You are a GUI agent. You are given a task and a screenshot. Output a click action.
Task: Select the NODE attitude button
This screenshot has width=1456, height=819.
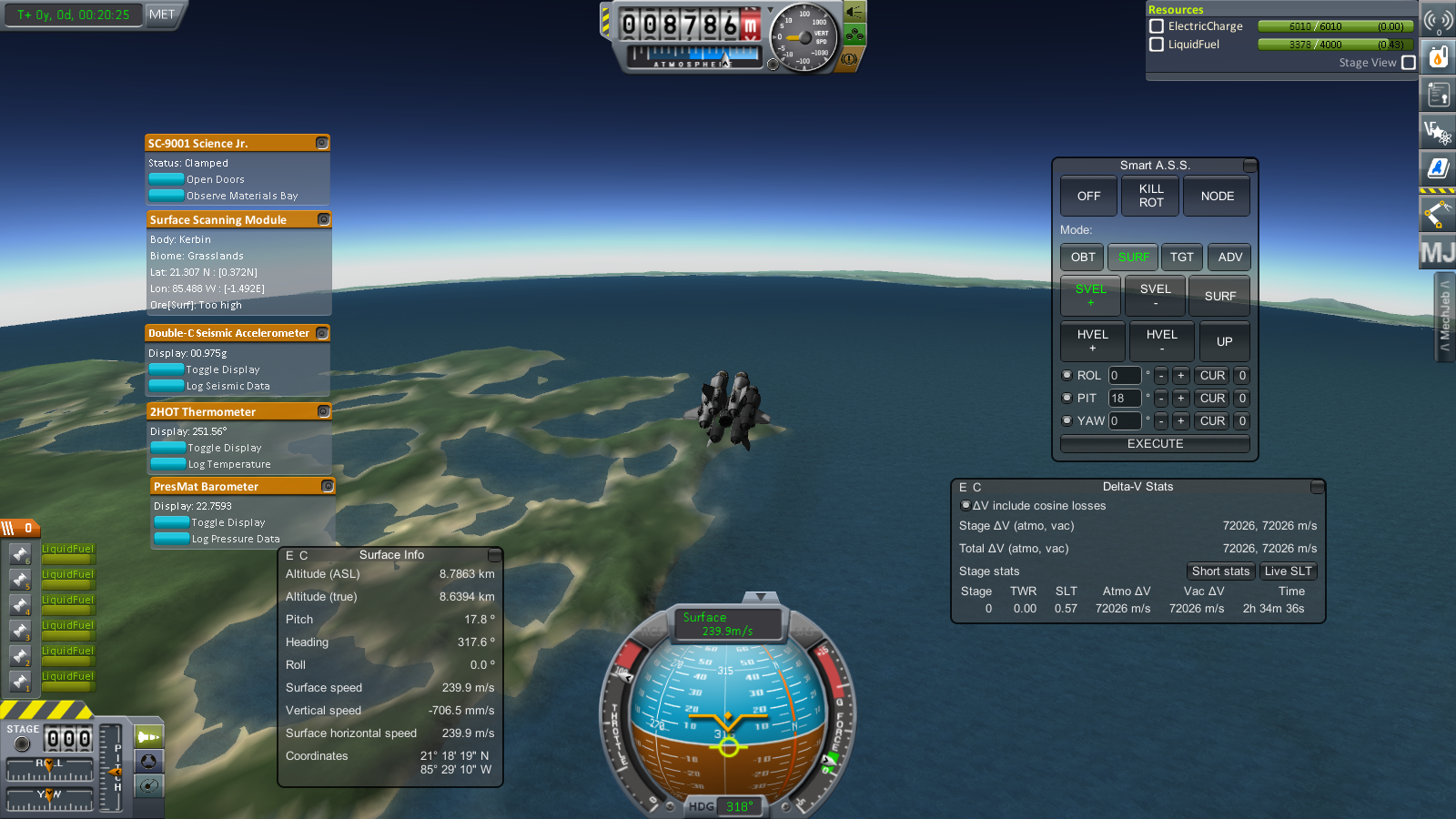click(x=1217, y=196)
